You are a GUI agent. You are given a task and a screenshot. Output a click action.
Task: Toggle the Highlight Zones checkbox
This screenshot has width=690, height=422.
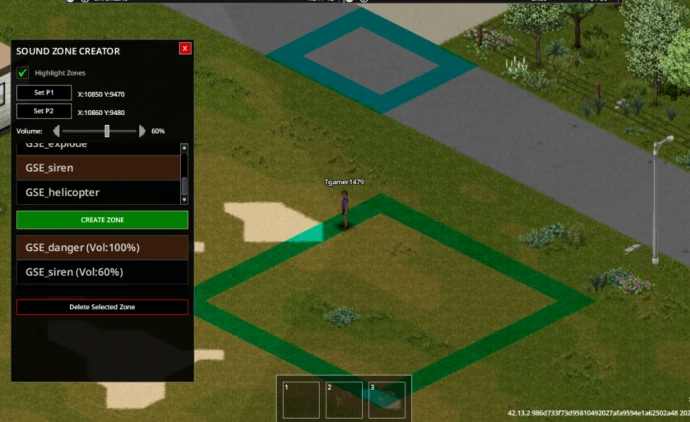pos(23,72)
